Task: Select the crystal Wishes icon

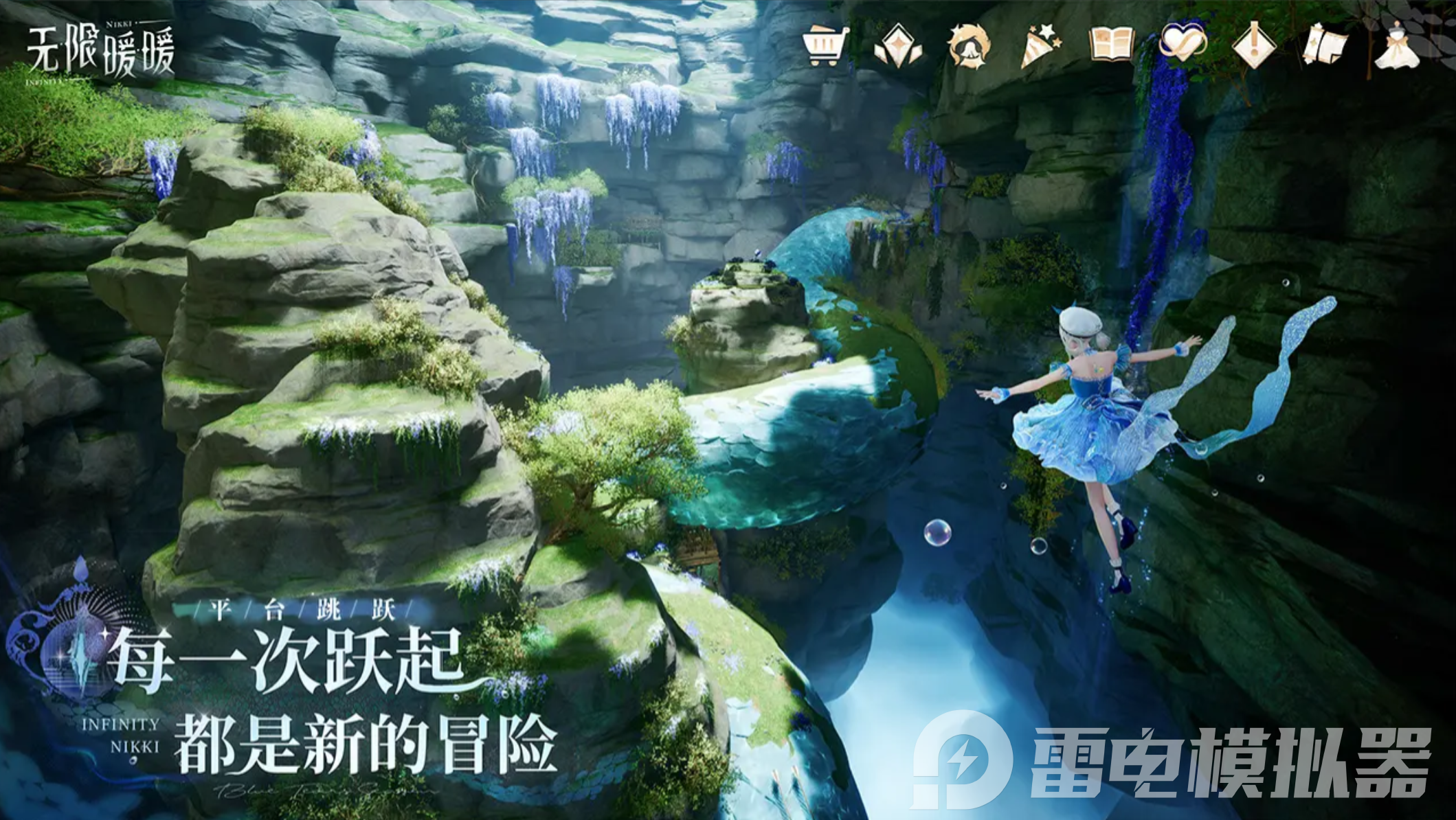Action: [x=899, y=45]
